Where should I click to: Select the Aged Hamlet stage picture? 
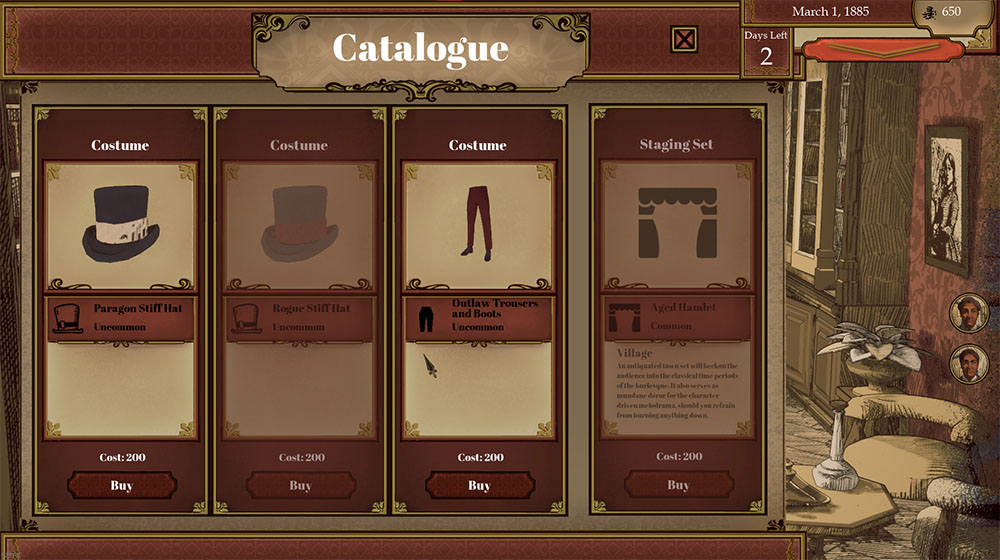pos(678,226)
